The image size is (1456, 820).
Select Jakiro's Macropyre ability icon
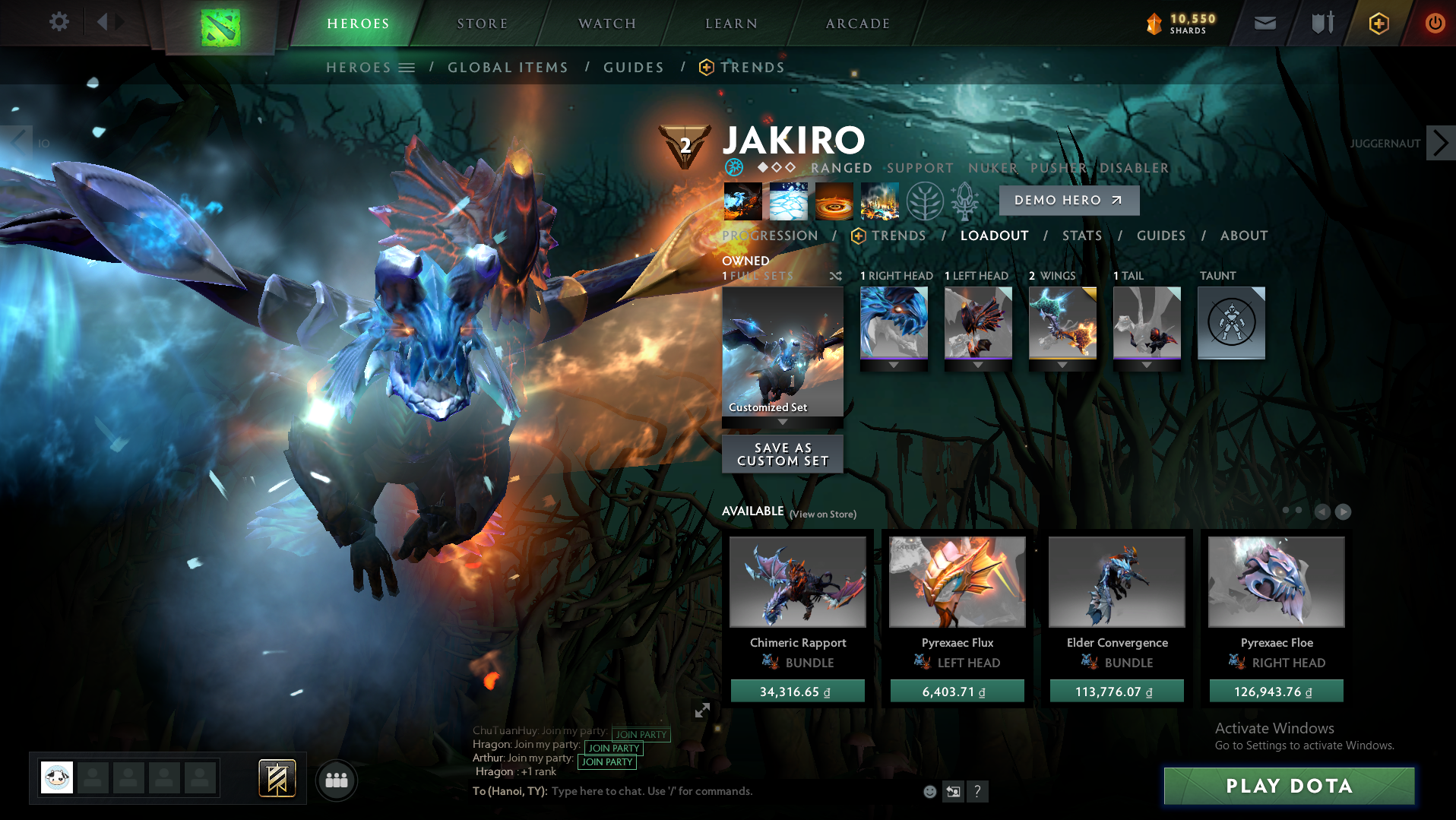tap(879, 201)
